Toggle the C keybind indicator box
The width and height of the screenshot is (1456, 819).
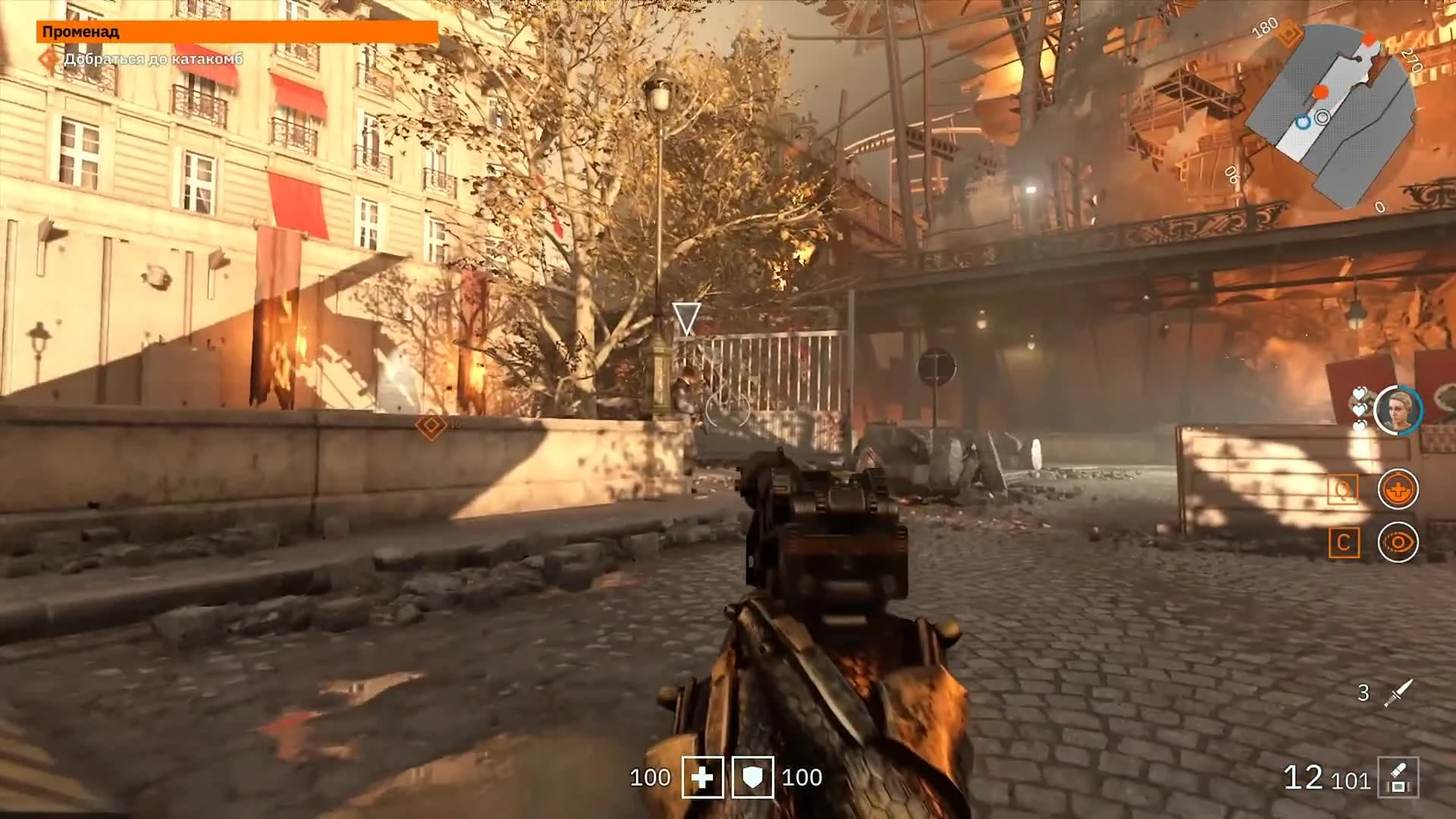pos(1342,544)
